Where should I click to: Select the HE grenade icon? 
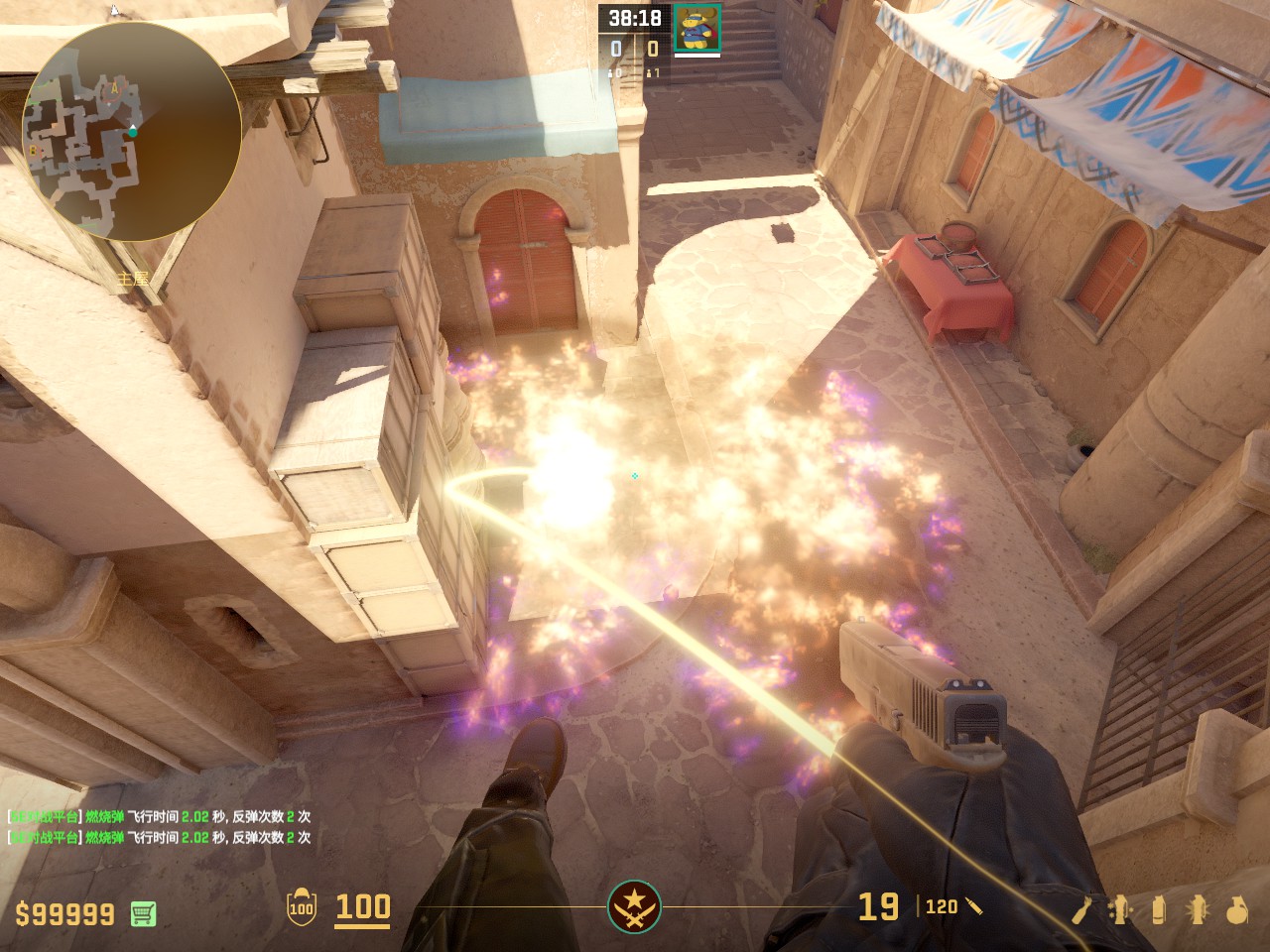click(x=1236, y=909)
